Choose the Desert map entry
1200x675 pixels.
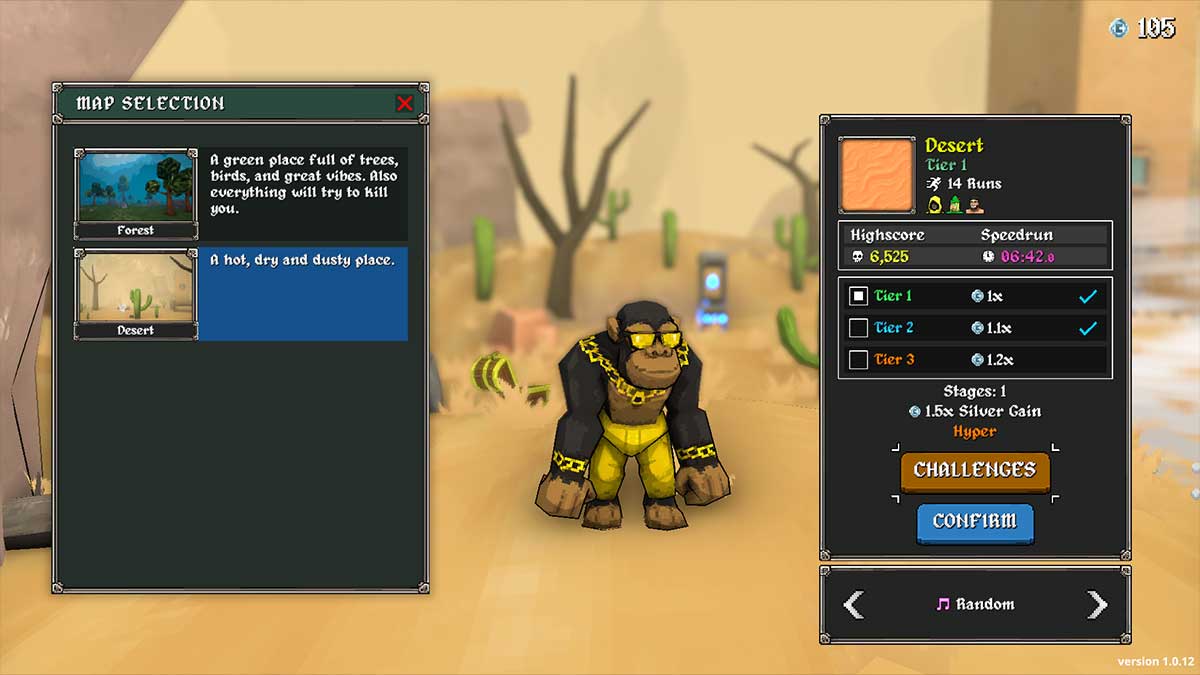[136, 293]
